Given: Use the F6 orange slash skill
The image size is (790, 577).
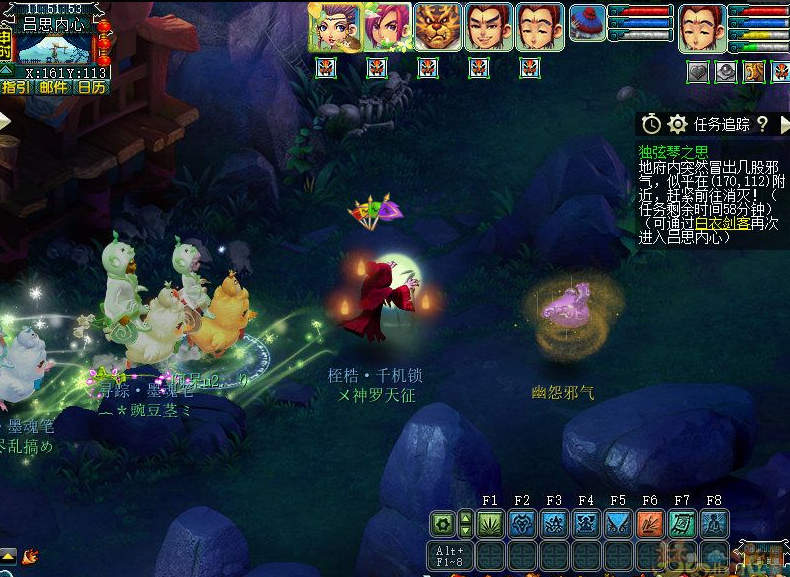Looking at the screenshot, I should pos(650,523).
